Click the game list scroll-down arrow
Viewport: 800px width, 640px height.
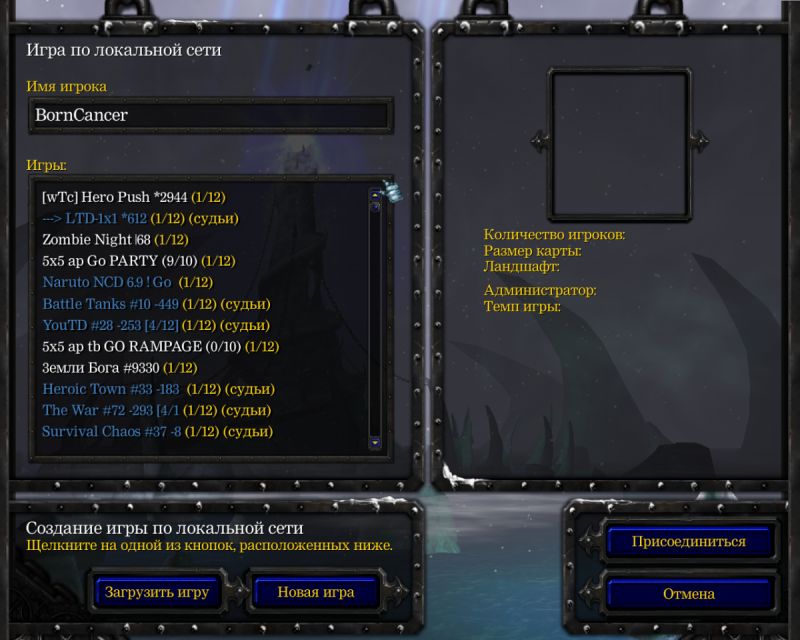[x=375, y=441]
